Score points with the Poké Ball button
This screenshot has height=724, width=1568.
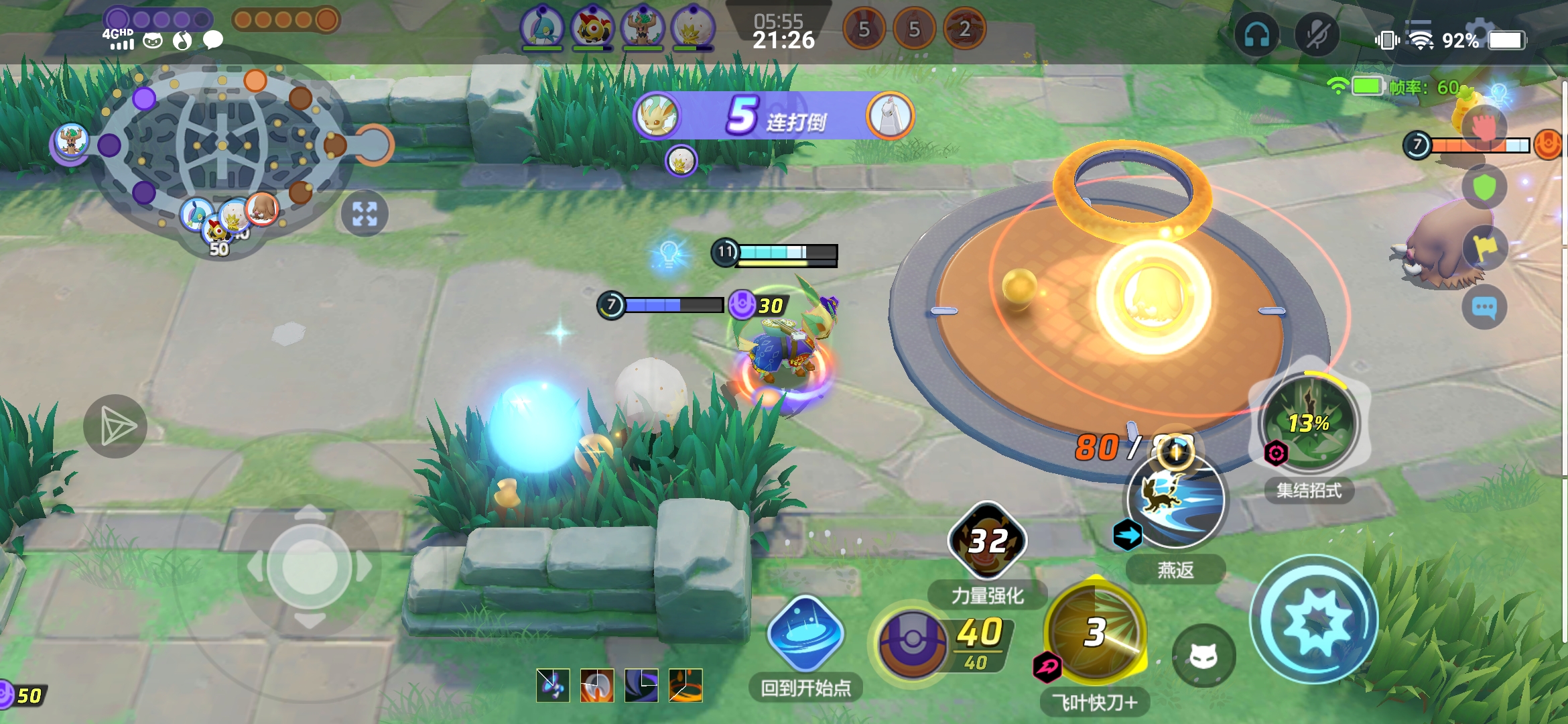tap(913, 642)
